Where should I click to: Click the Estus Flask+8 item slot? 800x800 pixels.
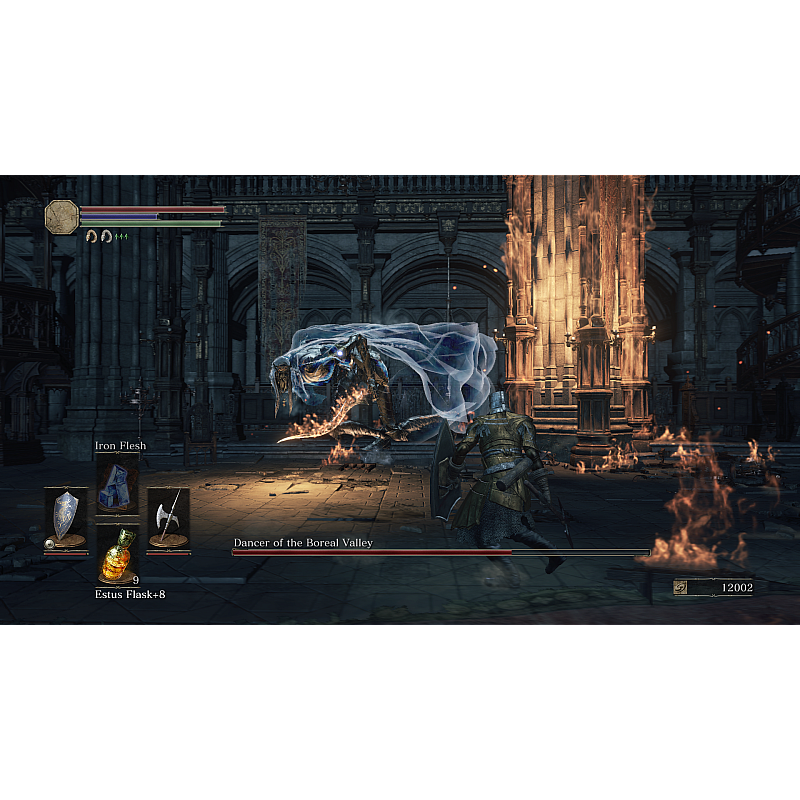pyautogui.click(x=117, y=555)
